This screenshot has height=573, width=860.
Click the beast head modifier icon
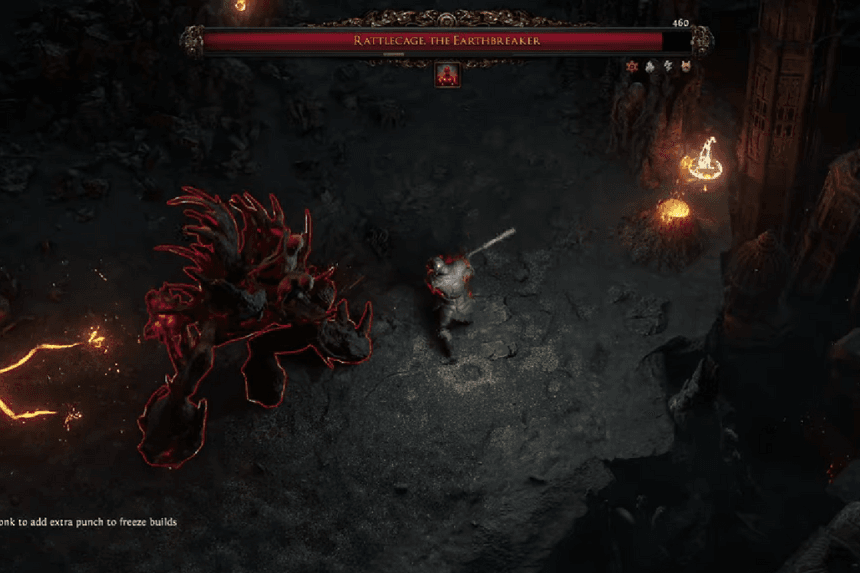685,66
